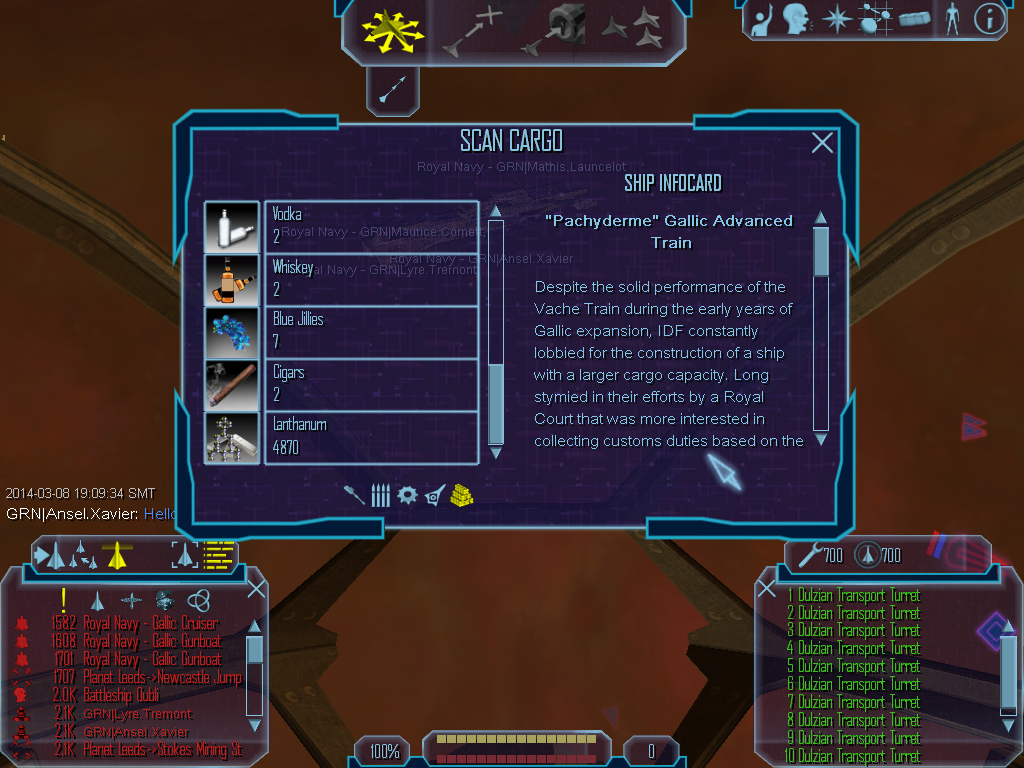Select GRN|Lyre.Tremont in the contact list
The height and width of the screenshot is (768, 1024).
pyautogui.click(x=138, y=714)
